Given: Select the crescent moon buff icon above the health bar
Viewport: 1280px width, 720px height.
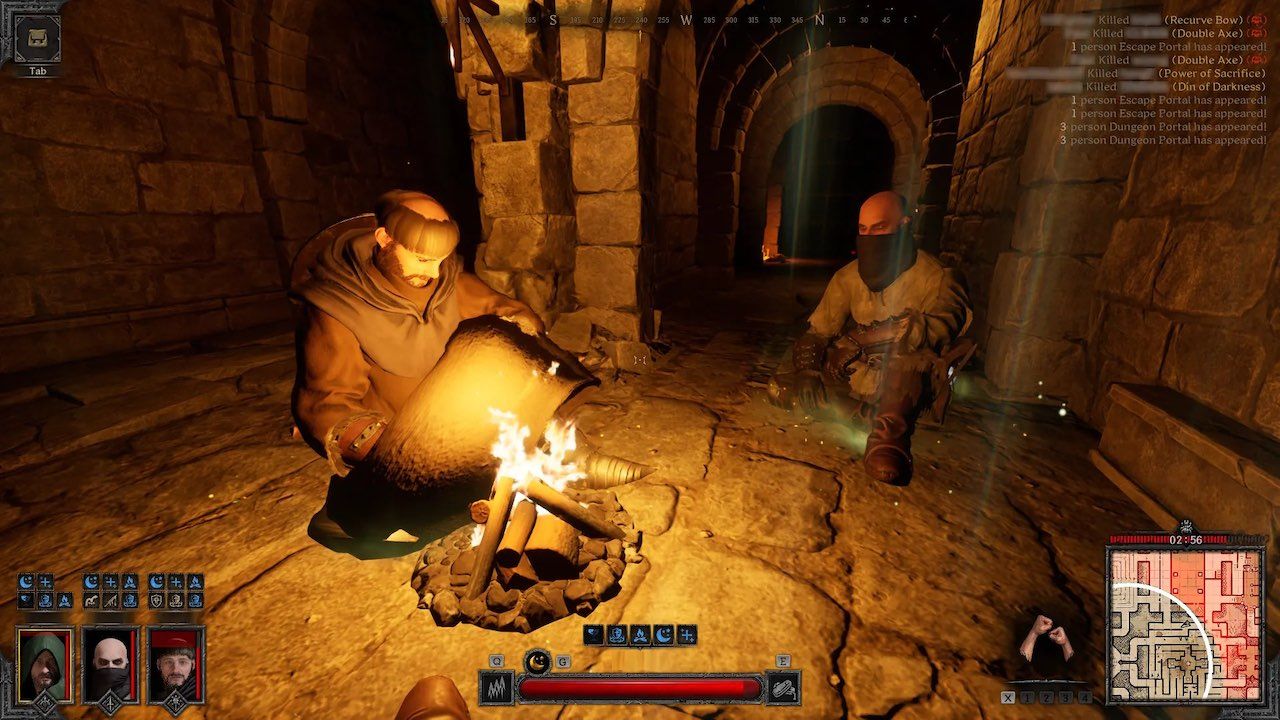Looking at the screenshot, I should (x=665, y=635).
